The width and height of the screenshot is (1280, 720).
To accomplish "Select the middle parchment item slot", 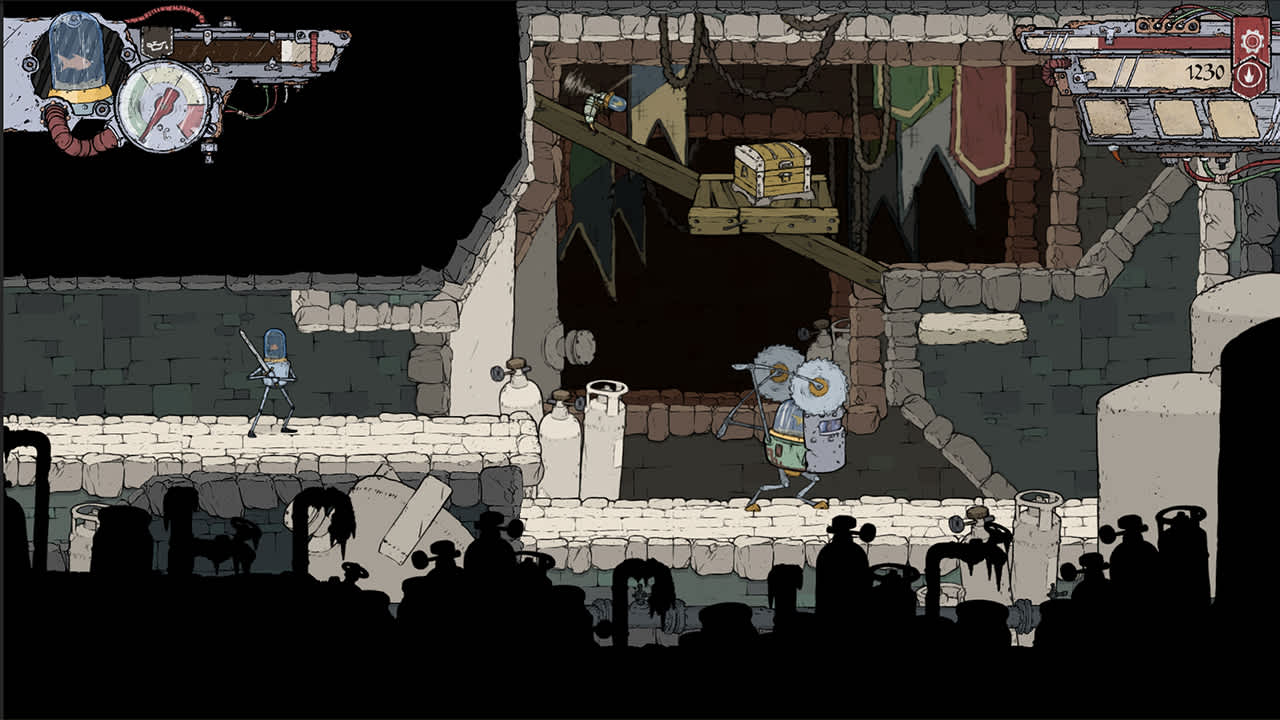I will [1178, 118].
